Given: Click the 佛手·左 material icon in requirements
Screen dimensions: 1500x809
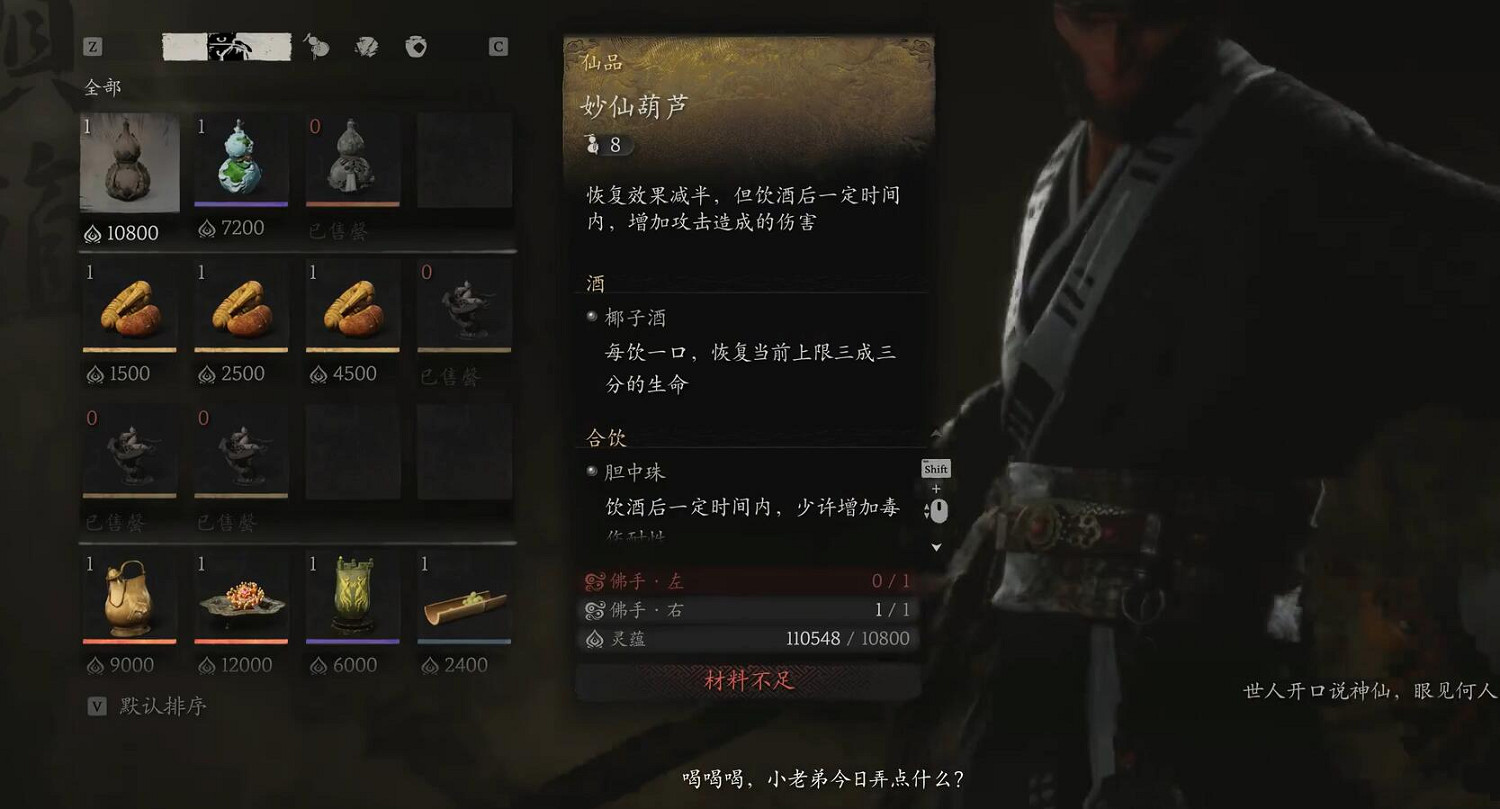Looking at the screenshot, I should pos(596,580).
